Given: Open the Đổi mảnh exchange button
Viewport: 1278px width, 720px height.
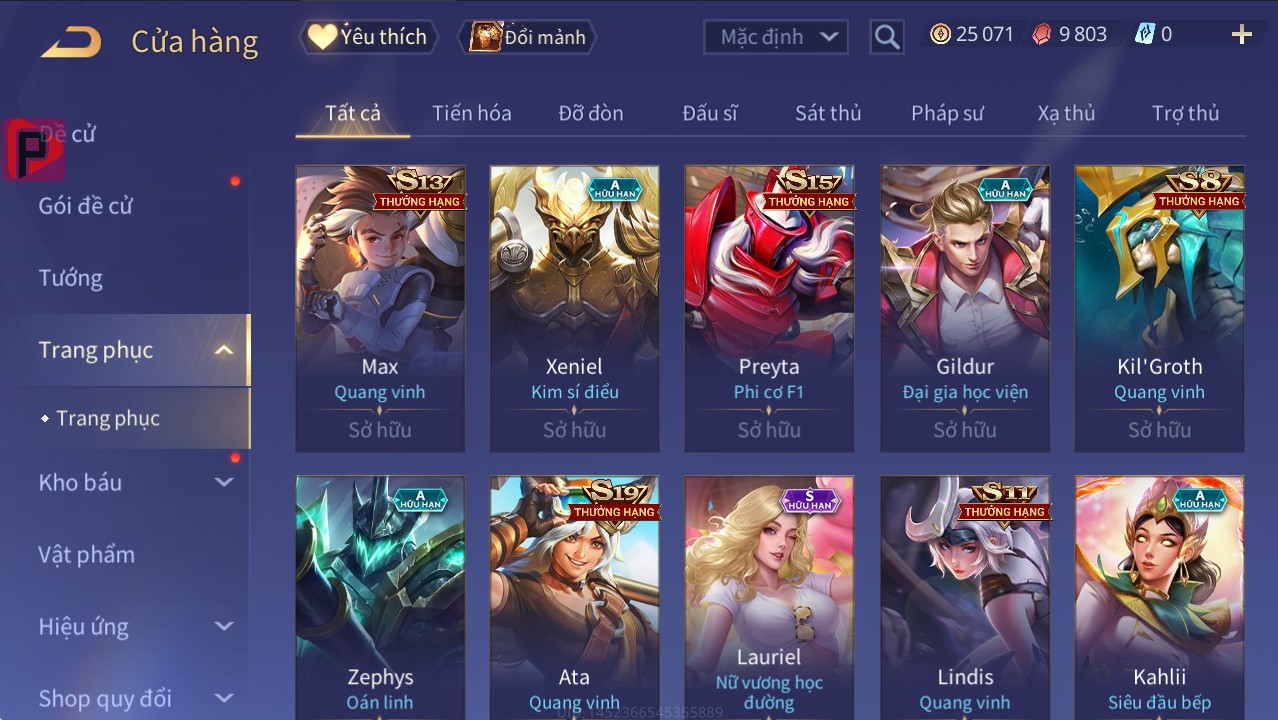Looking at the screenshot, I should pos(527,37).
